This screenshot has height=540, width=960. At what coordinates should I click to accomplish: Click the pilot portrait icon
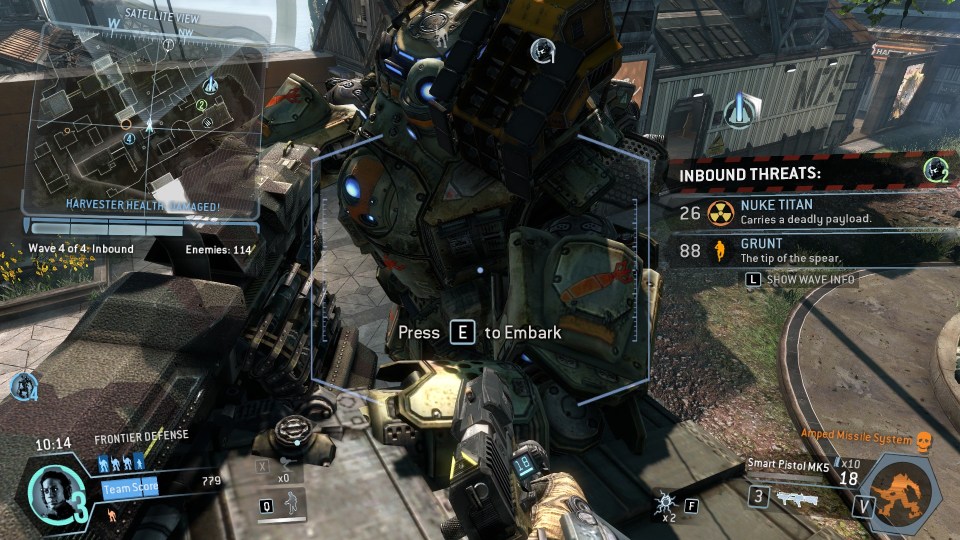(50, 489)
